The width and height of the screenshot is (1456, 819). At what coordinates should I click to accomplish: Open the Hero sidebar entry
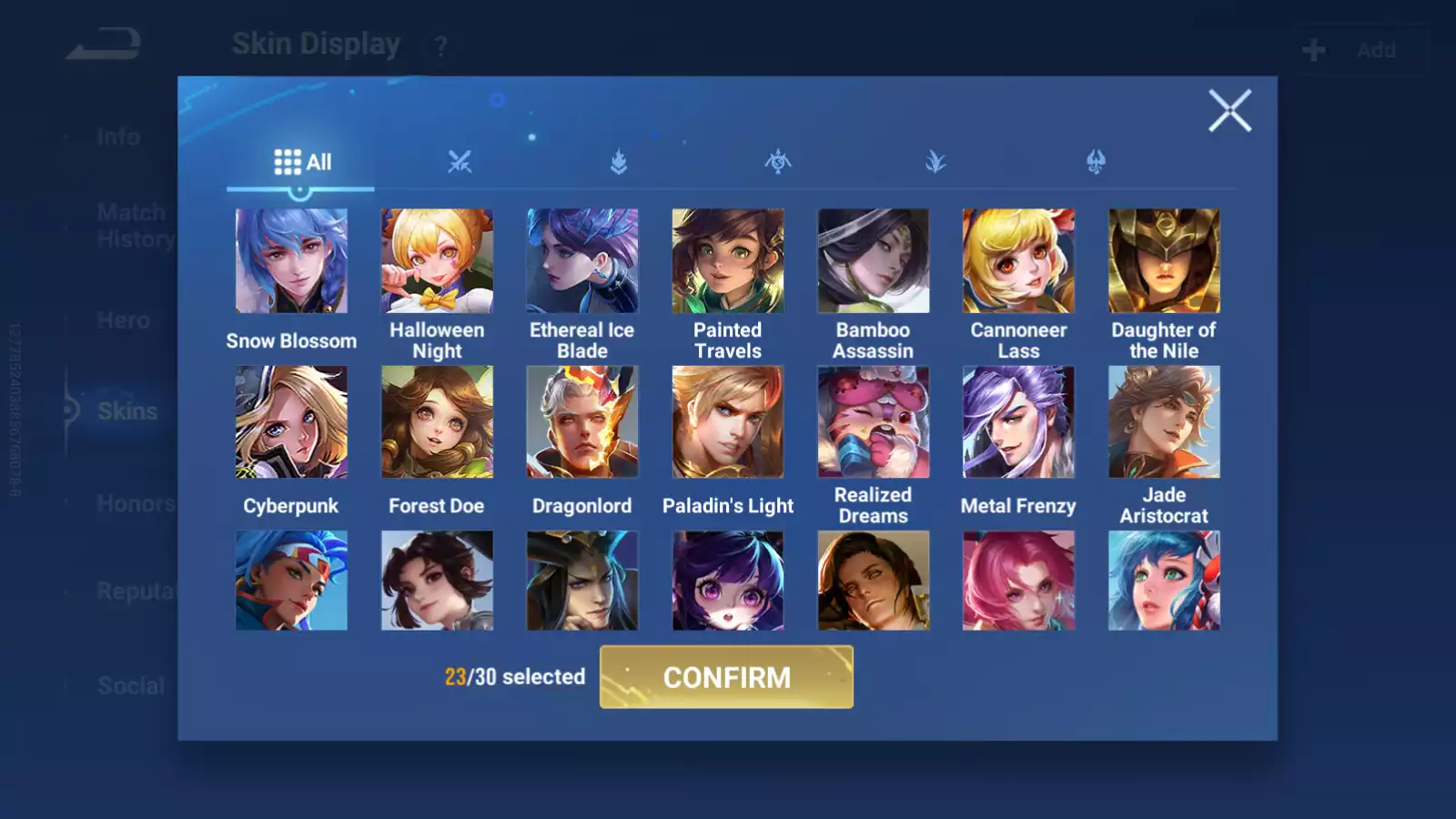123,320
